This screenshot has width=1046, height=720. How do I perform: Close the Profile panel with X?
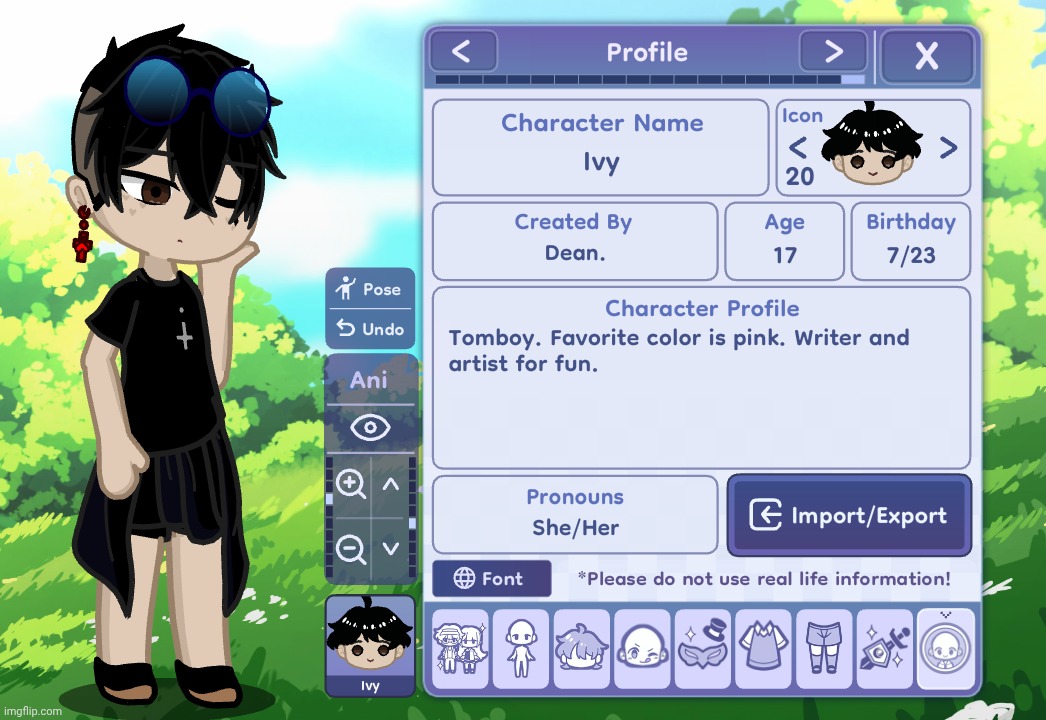coord(926,55)
